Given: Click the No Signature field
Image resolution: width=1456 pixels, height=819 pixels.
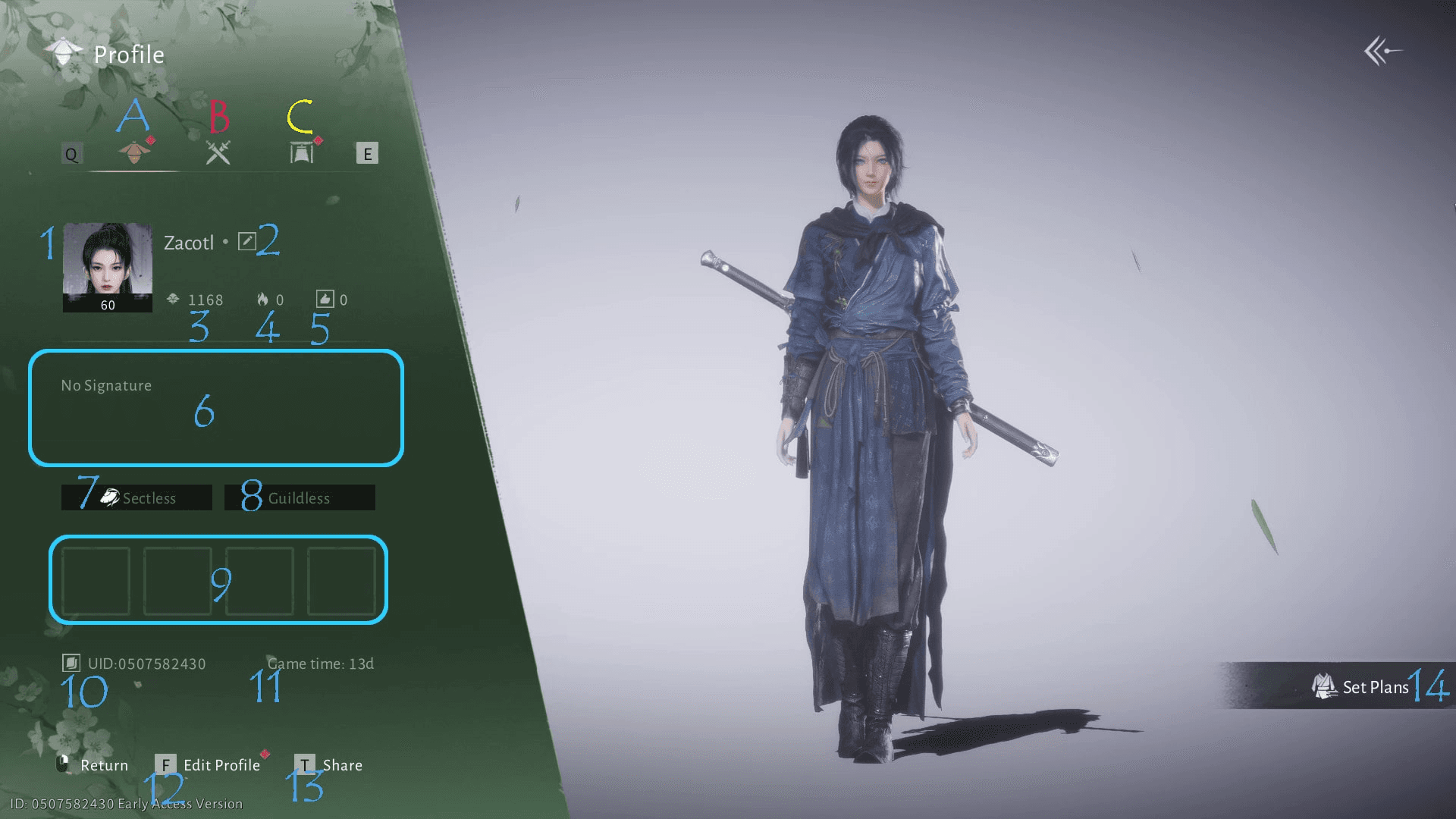Looking at the screenshot, I should (217, 408).
